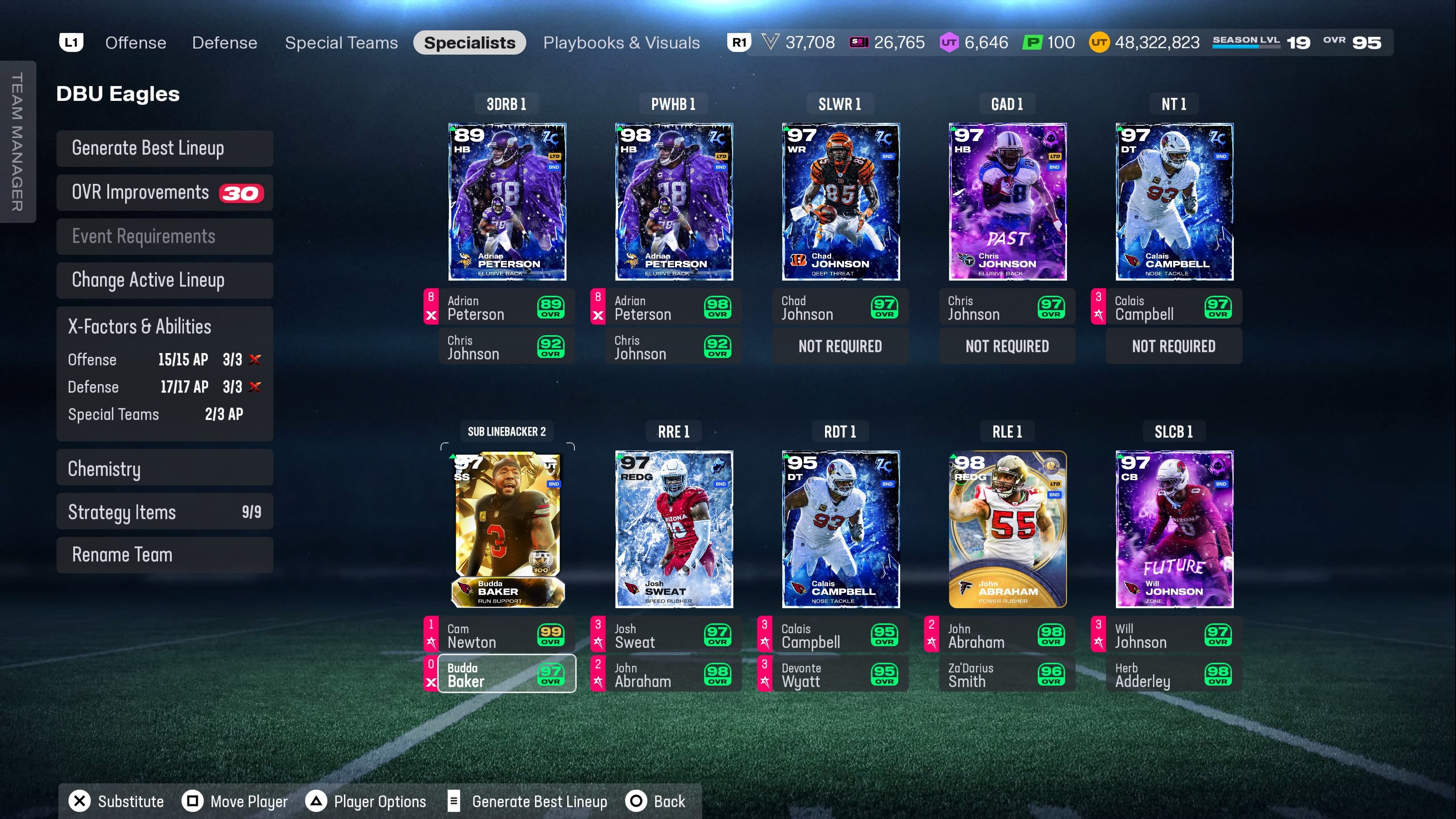Screen dimensions: 1456x819
Task: Select Rename Team option
Action: pyautogui.click(x=165, y=555)
